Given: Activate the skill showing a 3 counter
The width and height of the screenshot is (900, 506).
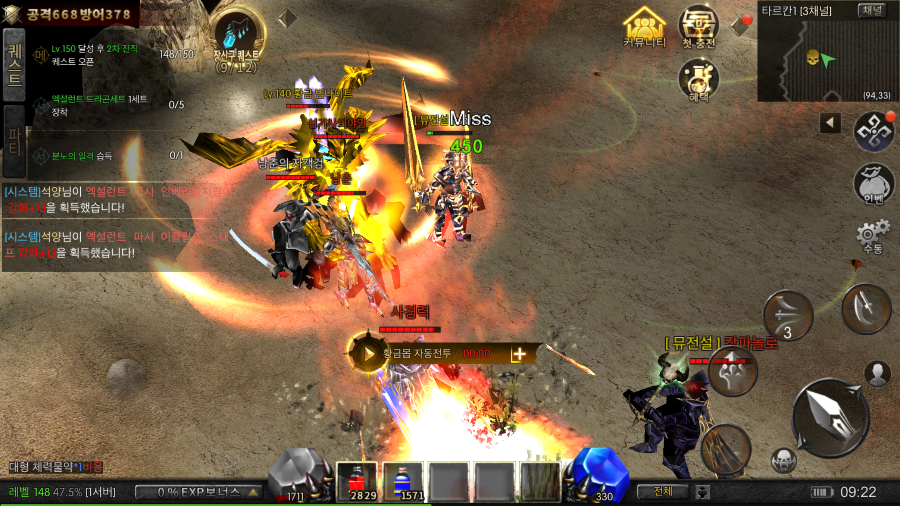Looking at the screenshot, I should (788, 317).
